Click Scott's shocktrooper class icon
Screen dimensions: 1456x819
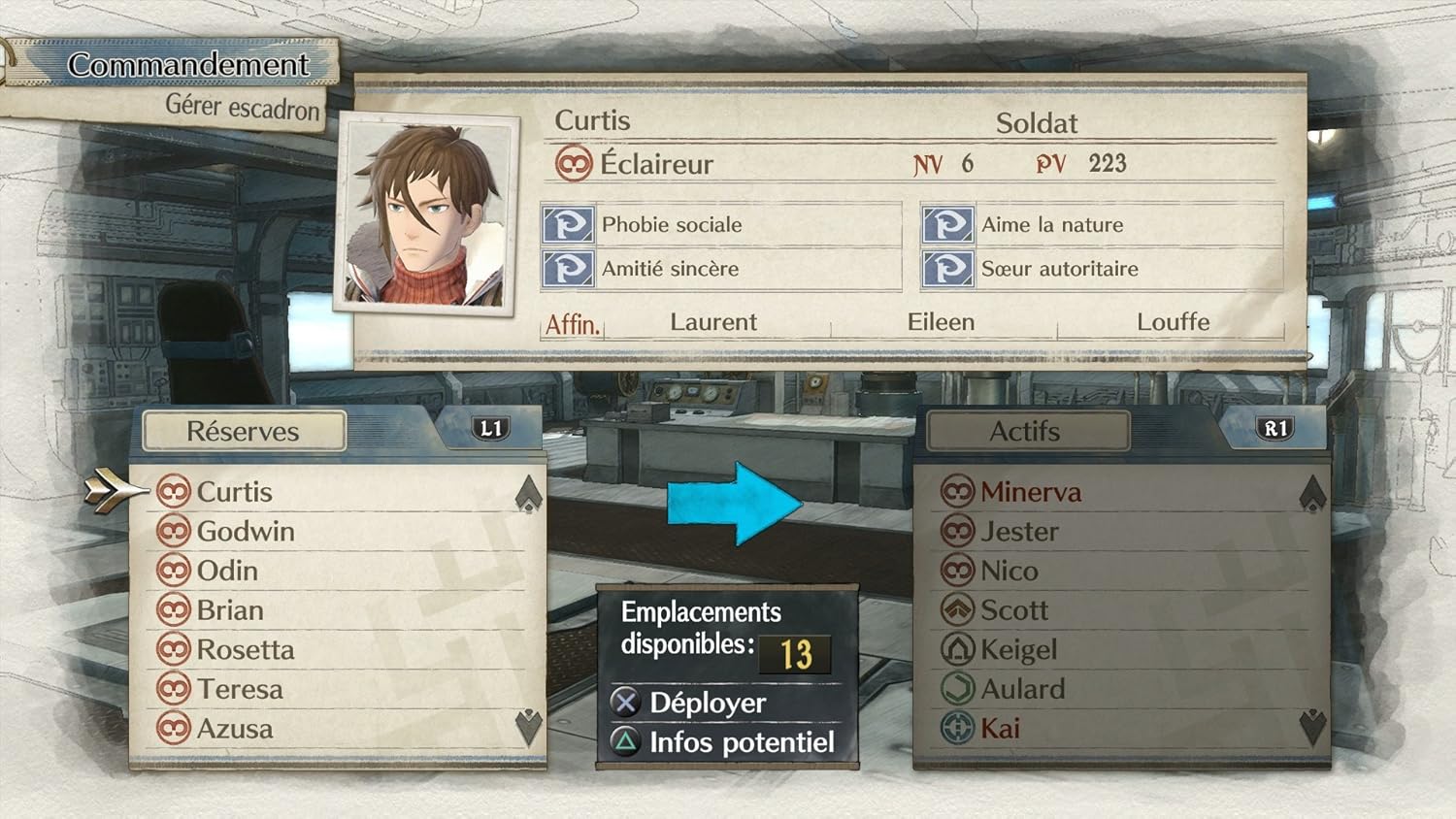(x=959, y=610)
